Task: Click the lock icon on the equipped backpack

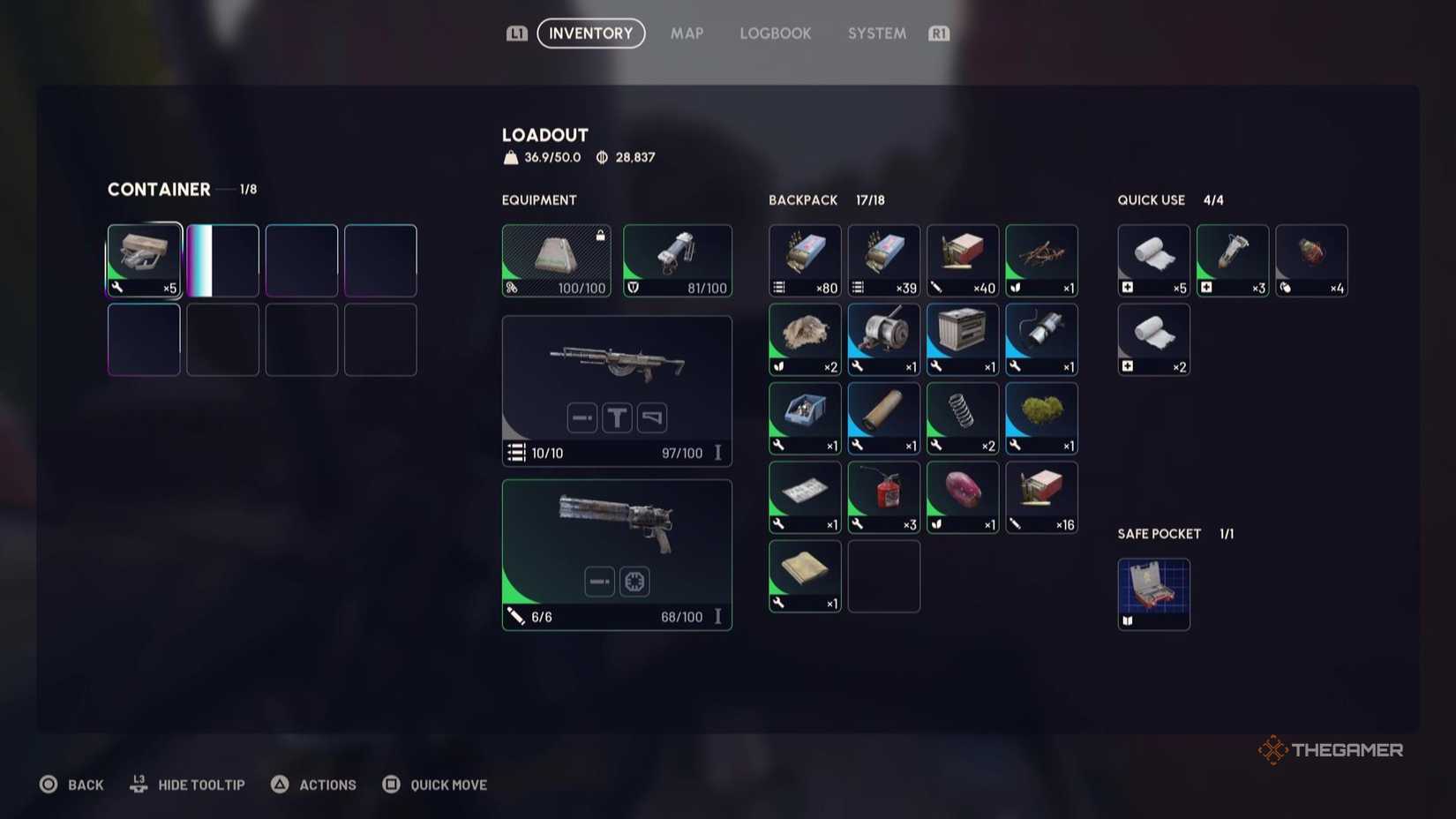Action: [602, 235]
